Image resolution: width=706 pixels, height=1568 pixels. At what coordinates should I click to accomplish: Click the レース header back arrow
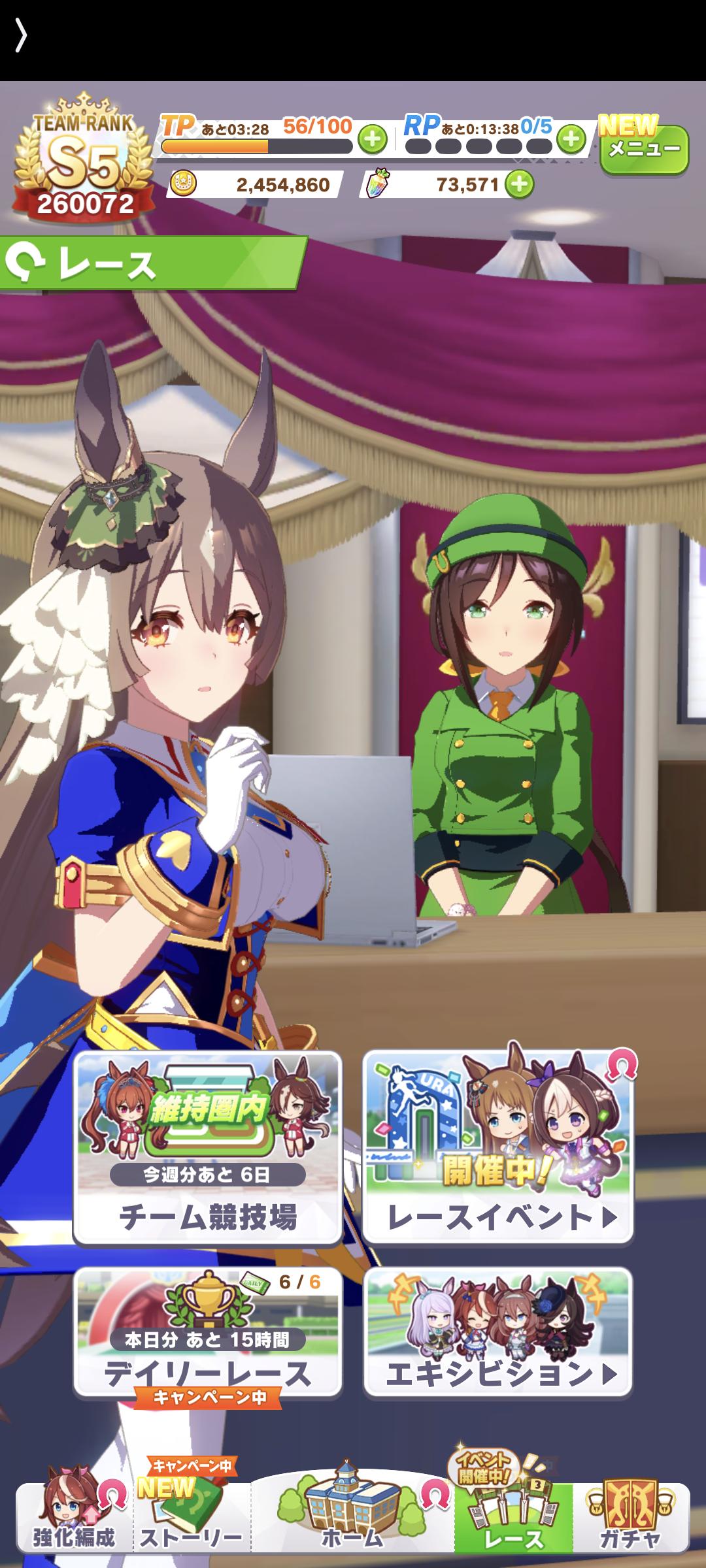pyautogui.click(x=26, y=263)
